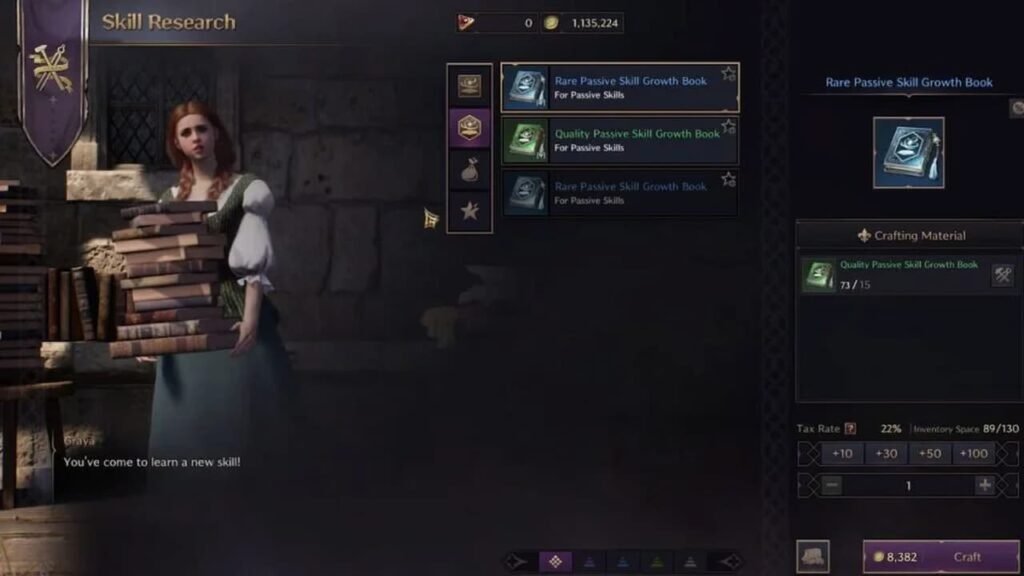This screenshot has width=1024, height=576.
Task: Increase craft quantity with the plus button
Action: (984, 485)
